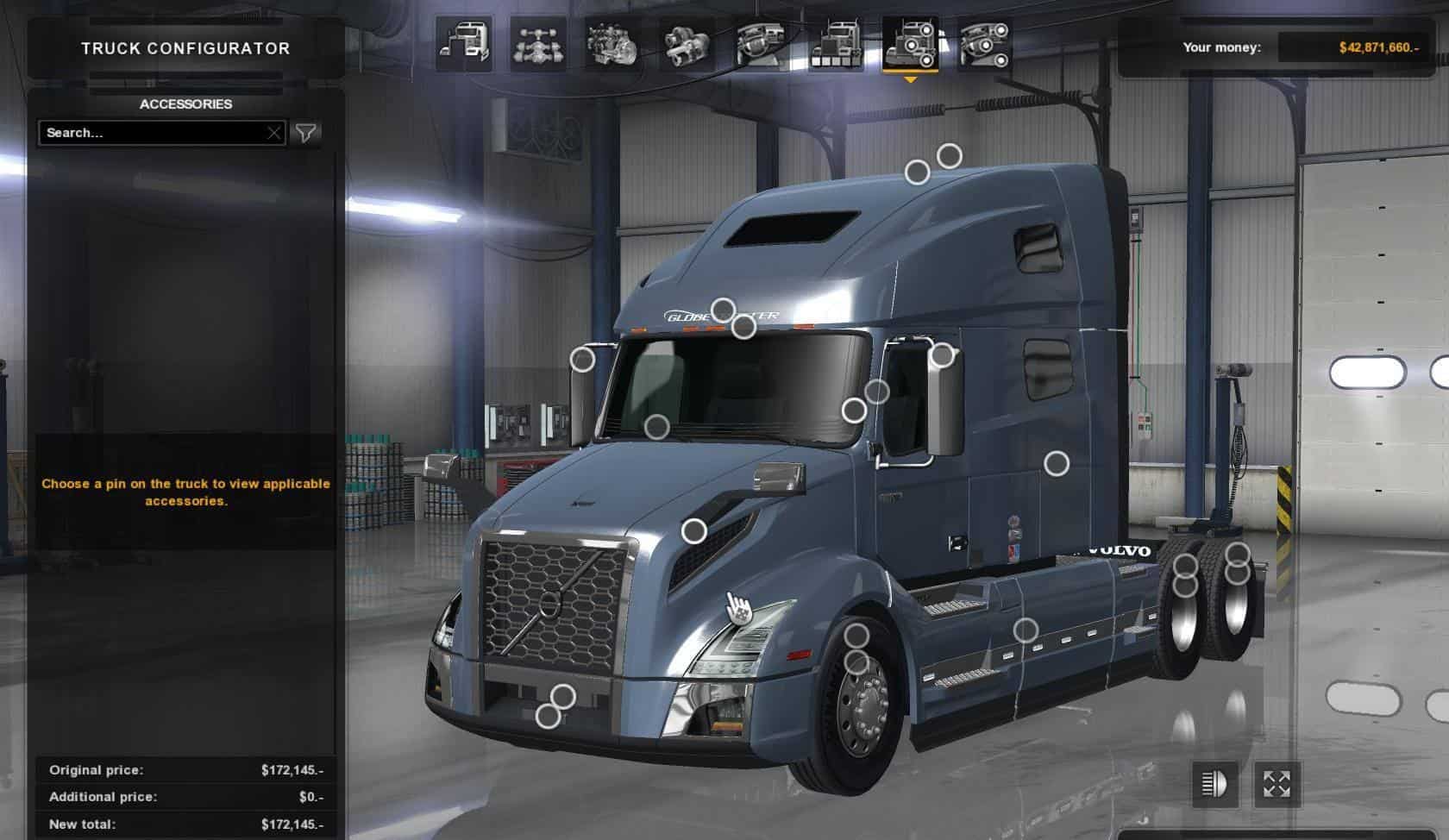1449x840 pixels.
Task: Toggle the truck headlights button
Action: point(1214,784)
